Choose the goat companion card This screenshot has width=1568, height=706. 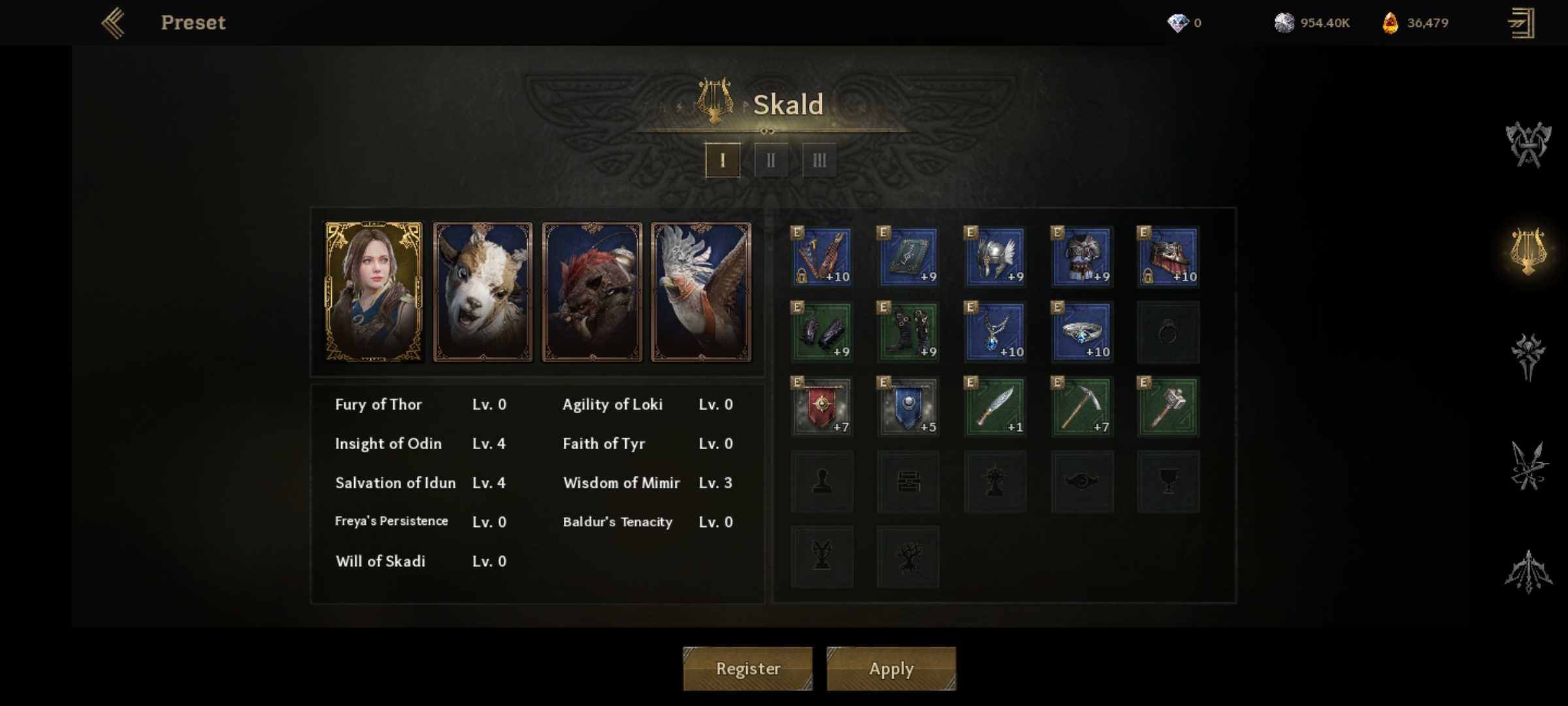pyautogui.click(x=483, y=292)
